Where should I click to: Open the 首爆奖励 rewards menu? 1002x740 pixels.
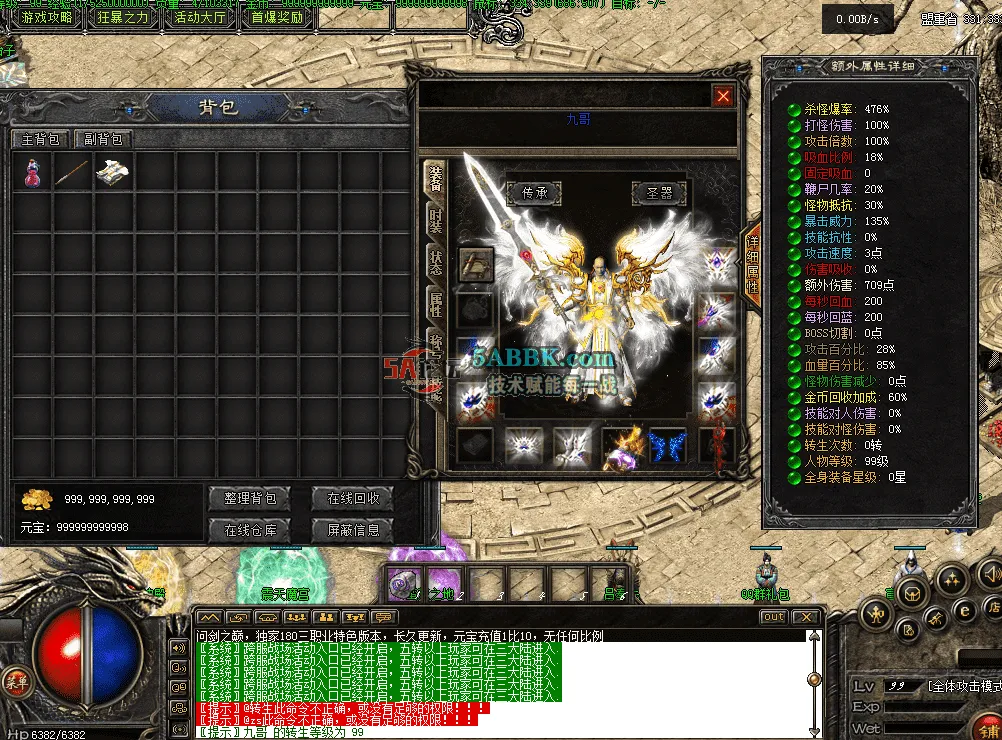click(276, 17)
